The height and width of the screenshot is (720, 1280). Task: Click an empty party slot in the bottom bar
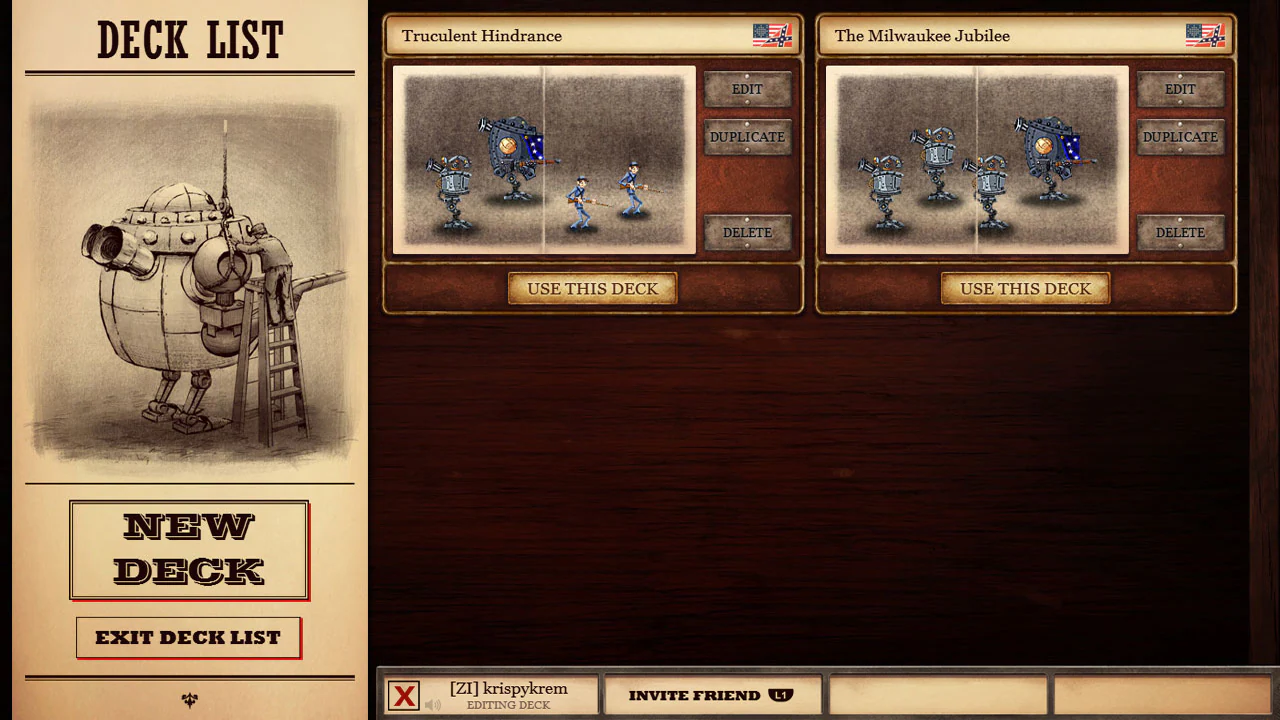pyautogui.click(x=940, y=694)
